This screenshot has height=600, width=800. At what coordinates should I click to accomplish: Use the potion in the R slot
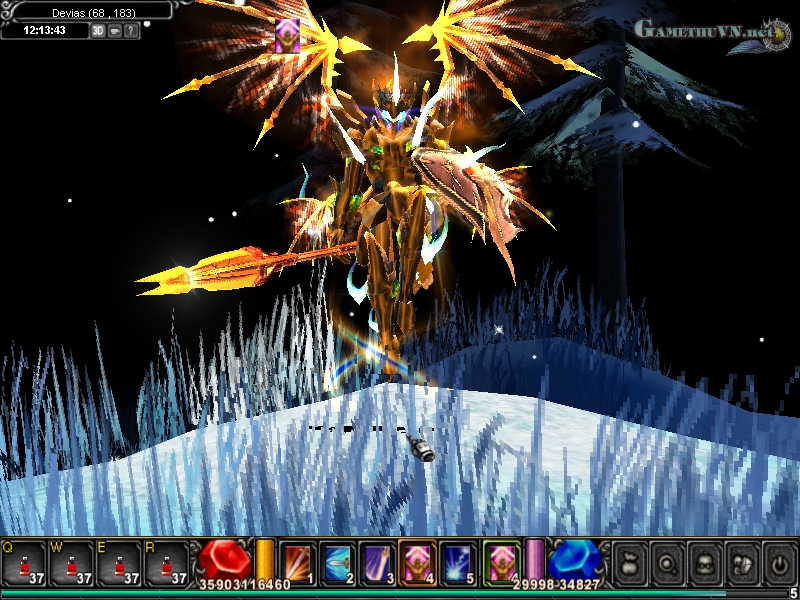point(166,562)
